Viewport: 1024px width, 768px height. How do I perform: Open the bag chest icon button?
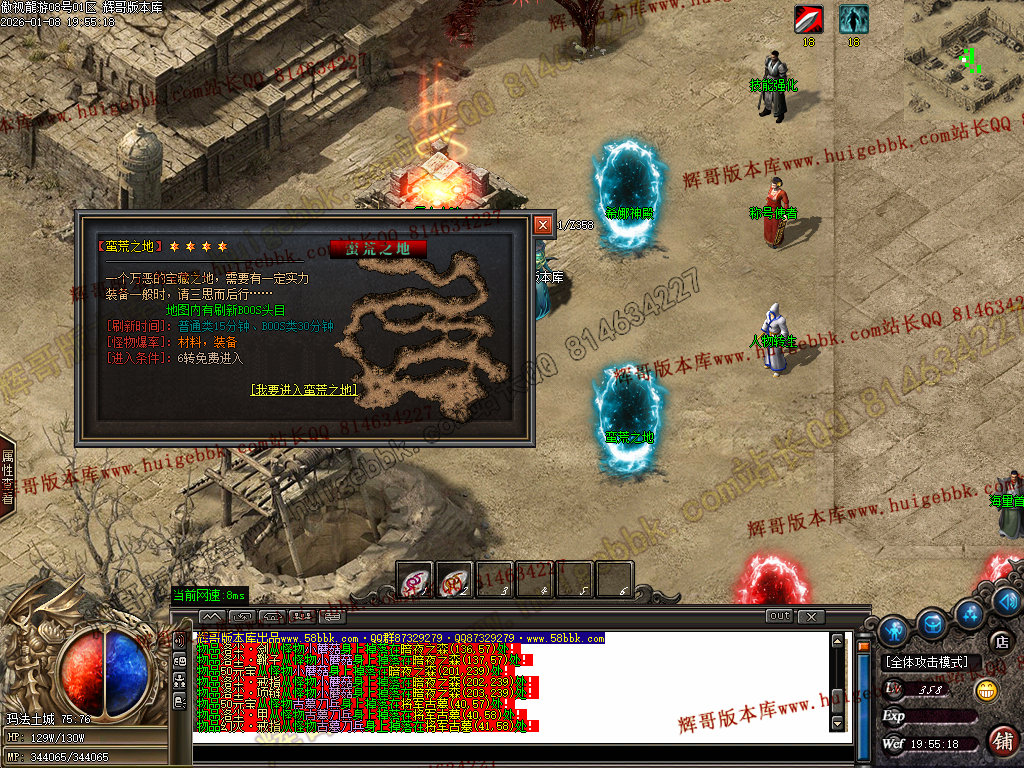point(932,623)
